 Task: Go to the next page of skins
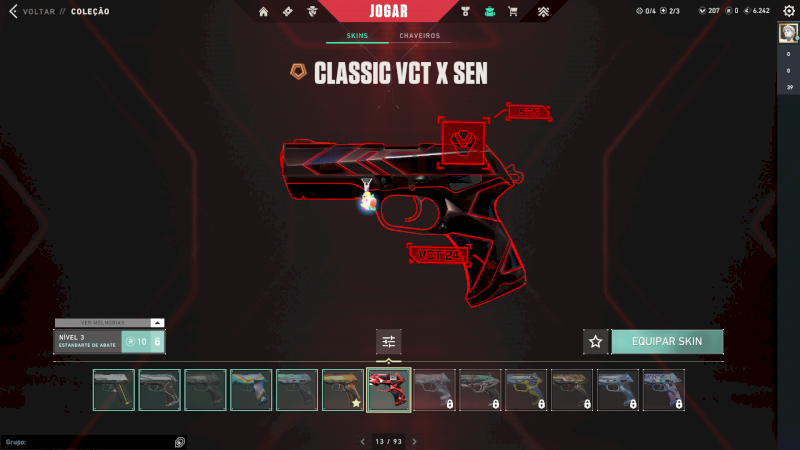click(x=414, y=441)
